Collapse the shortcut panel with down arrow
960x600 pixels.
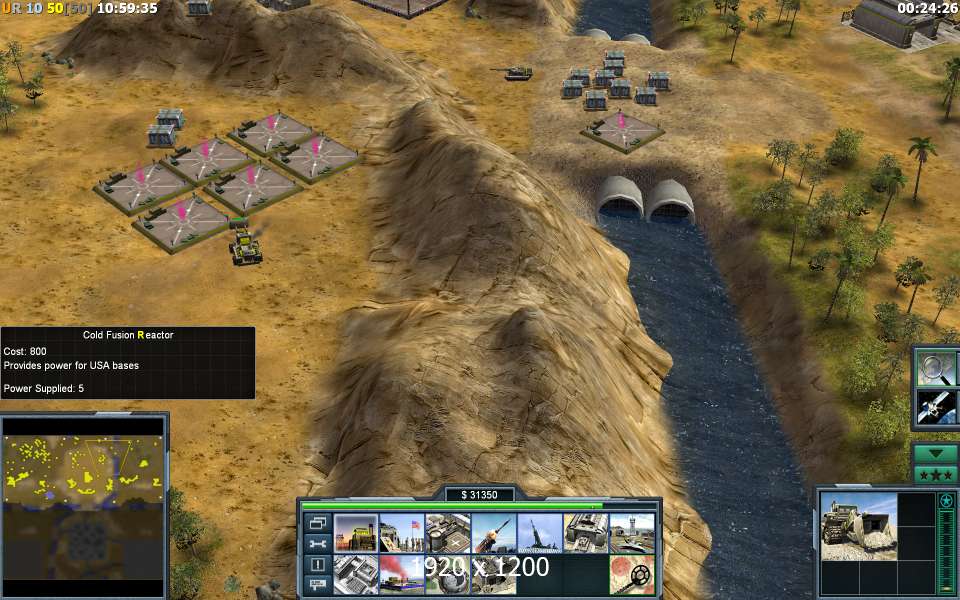936,453
